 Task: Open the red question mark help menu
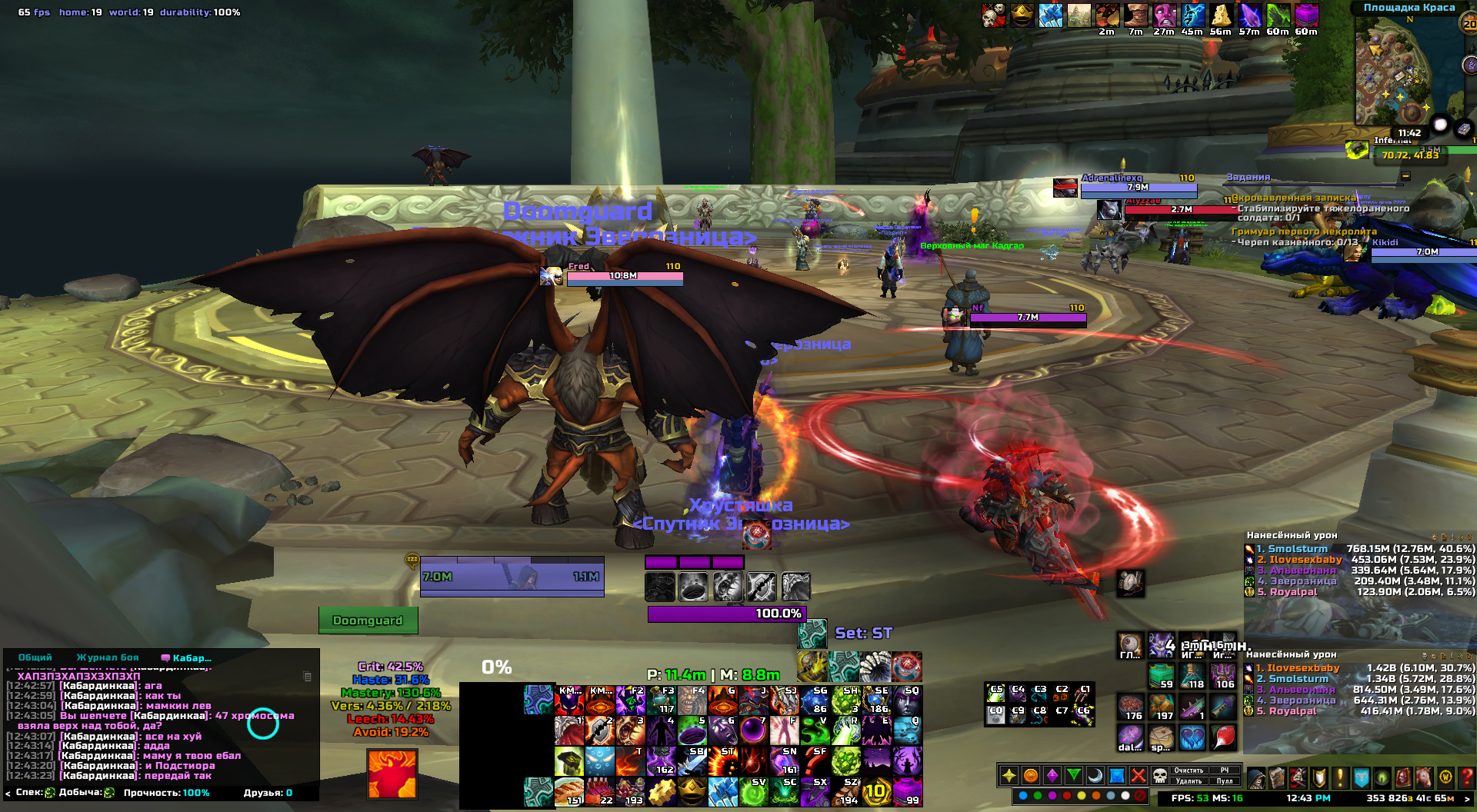pos(1467,777)
